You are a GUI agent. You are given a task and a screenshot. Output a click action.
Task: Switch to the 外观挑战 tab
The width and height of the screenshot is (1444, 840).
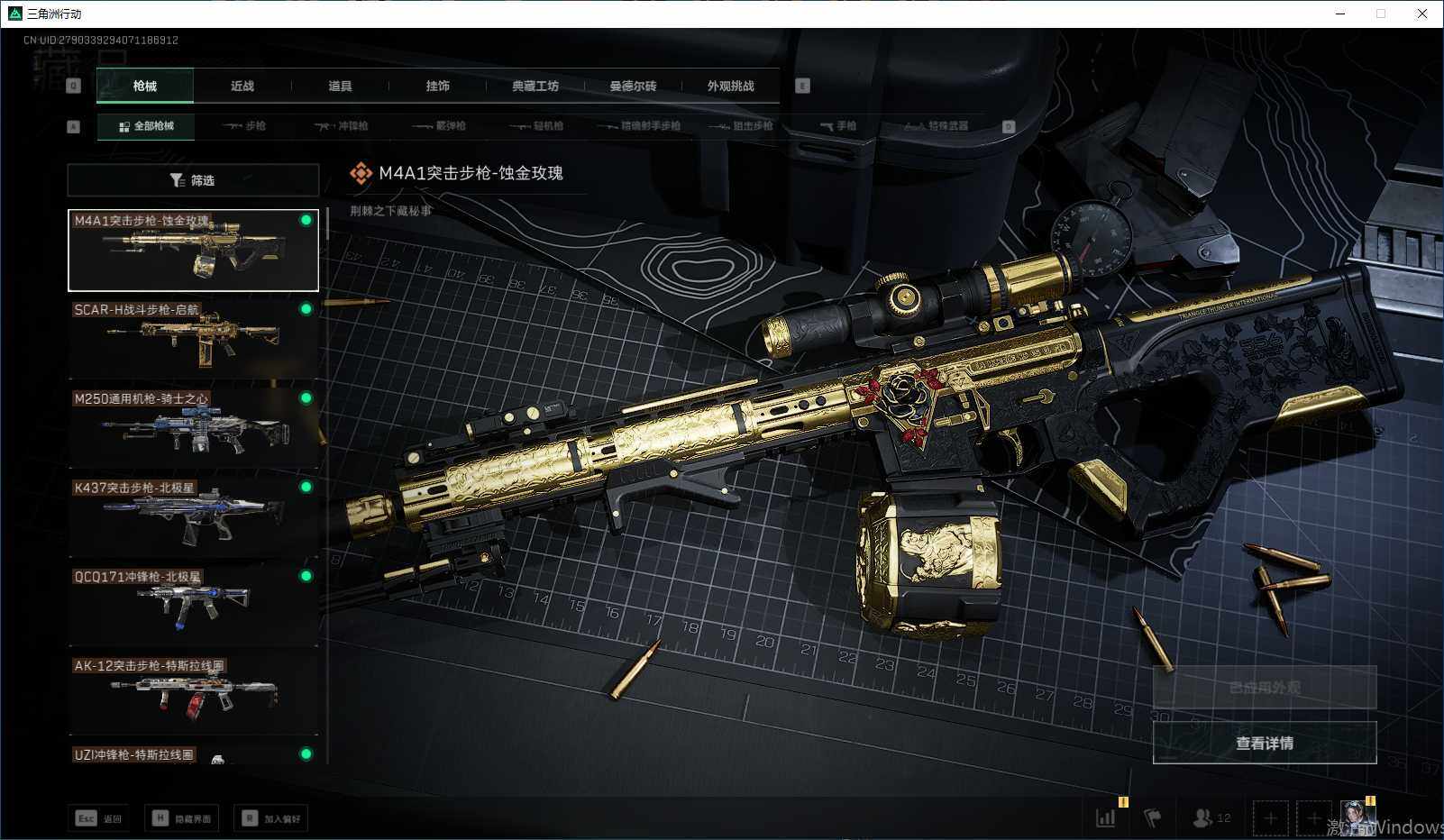[x=730, y=87]
